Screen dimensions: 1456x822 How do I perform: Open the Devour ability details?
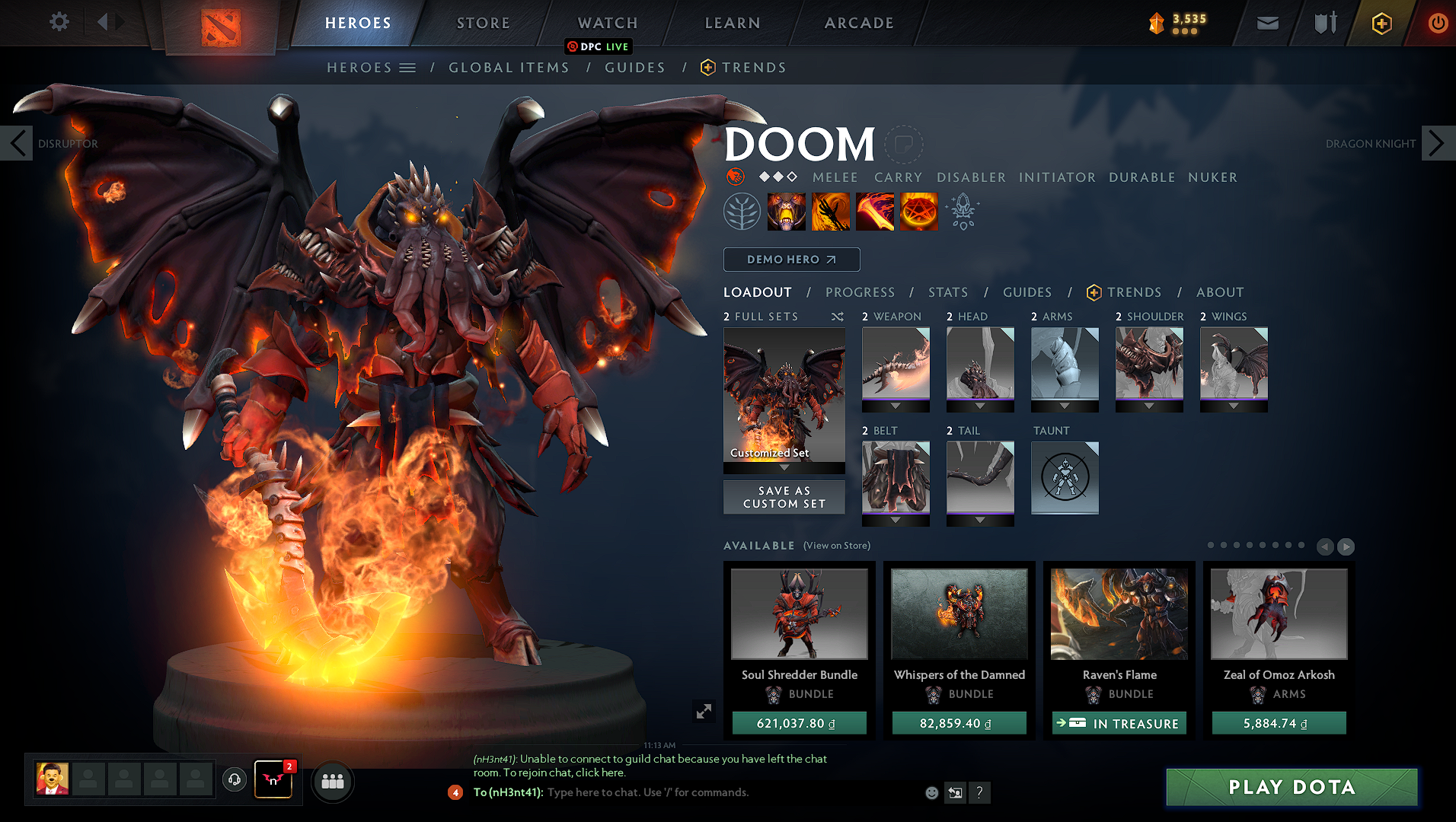pyautogui.click(x=787, y=211)
